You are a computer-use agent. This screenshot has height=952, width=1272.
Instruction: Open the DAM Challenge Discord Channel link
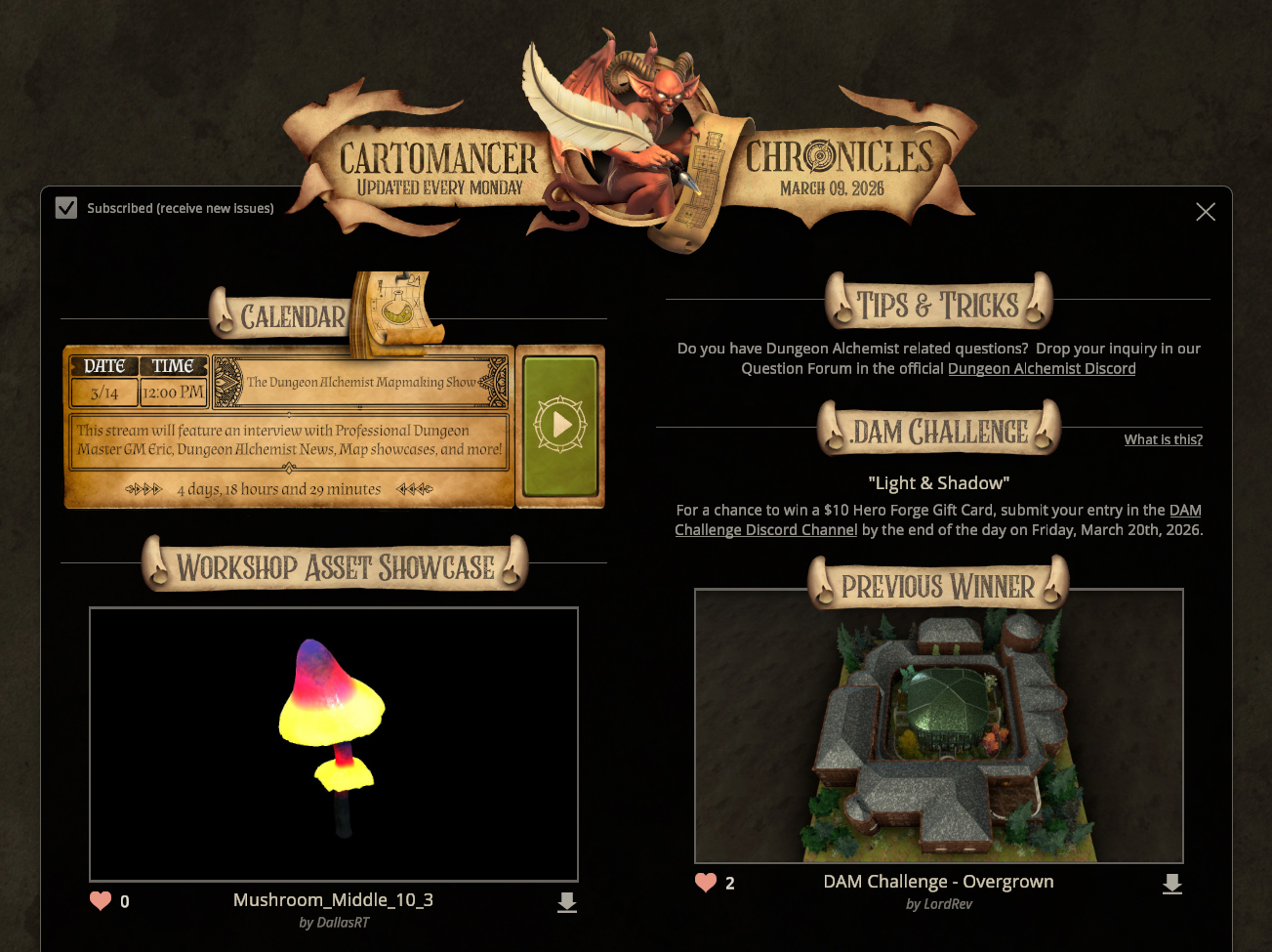pyautogui.click(x=766, y=530)
